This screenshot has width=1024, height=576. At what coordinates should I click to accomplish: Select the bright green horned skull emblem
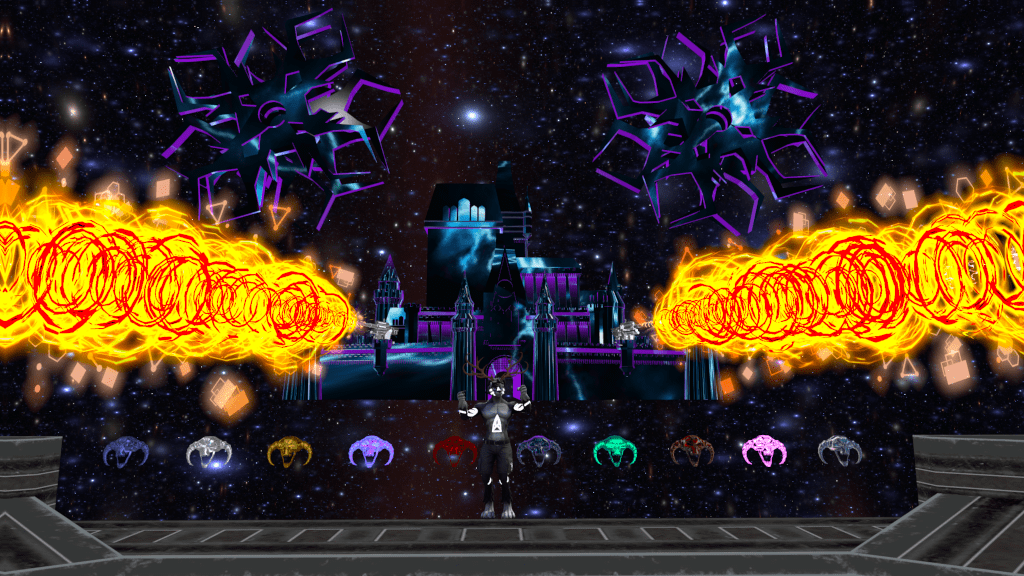click(x=616, y=452)
